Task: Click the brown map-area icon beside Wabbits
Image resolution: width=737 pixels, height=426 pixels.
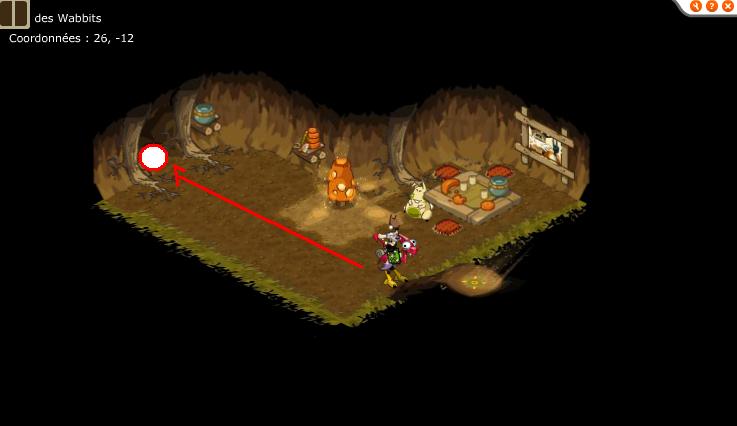Action: point(14,14)
